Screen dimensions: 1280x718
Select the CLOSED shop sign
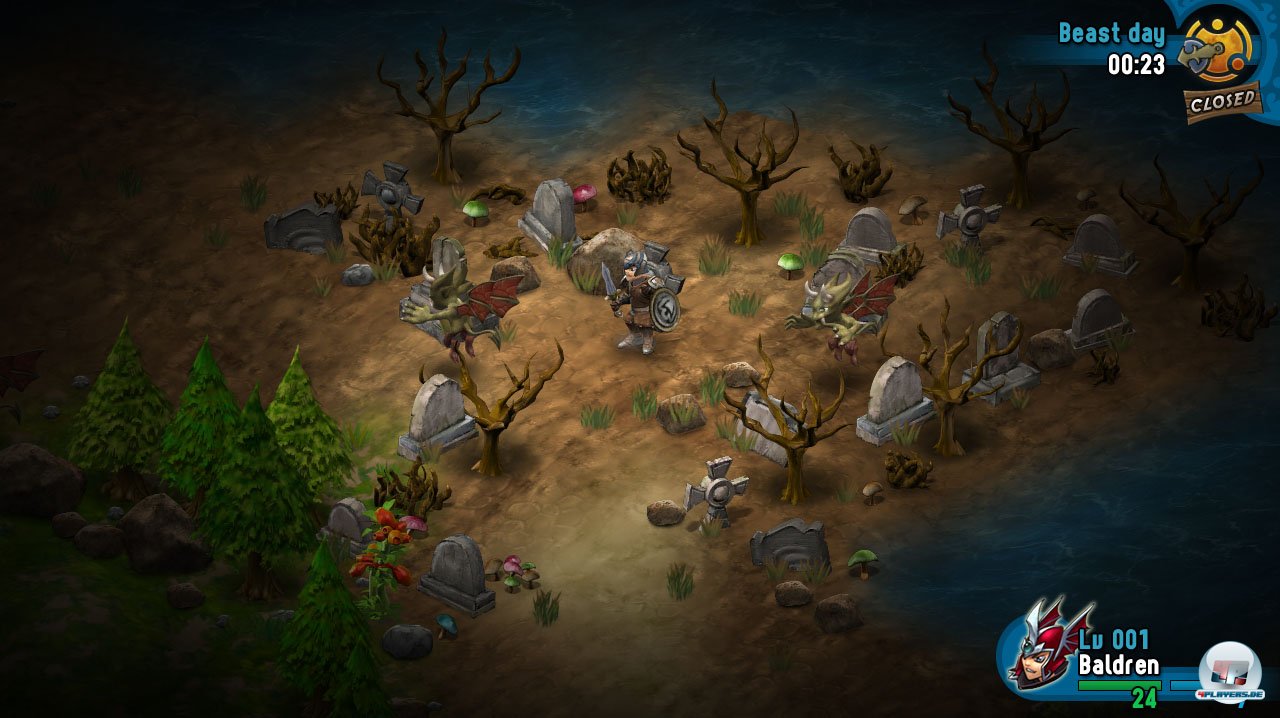[x=1222, y=101]
